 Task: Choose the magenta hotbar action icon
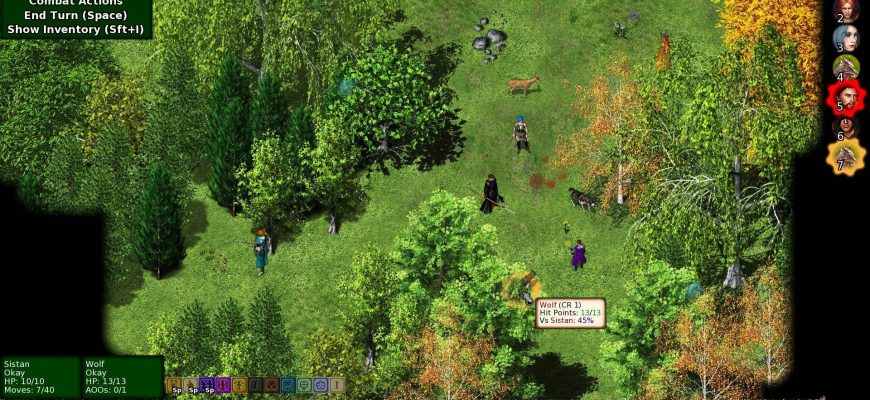[224, 384]
